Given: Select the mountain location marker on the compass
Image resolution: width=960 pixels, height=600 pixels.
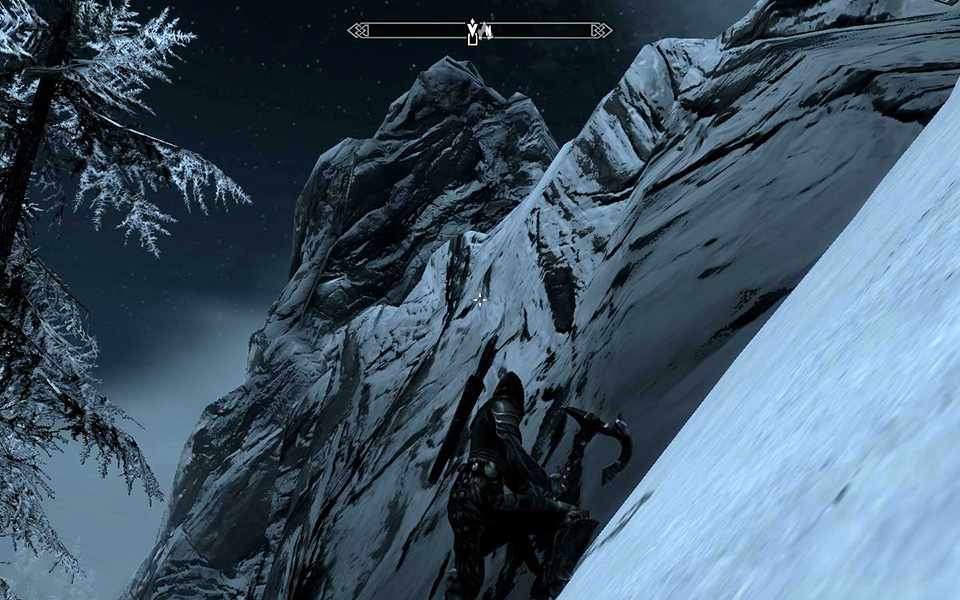Looking at the screenshot, I should (485, 32).
